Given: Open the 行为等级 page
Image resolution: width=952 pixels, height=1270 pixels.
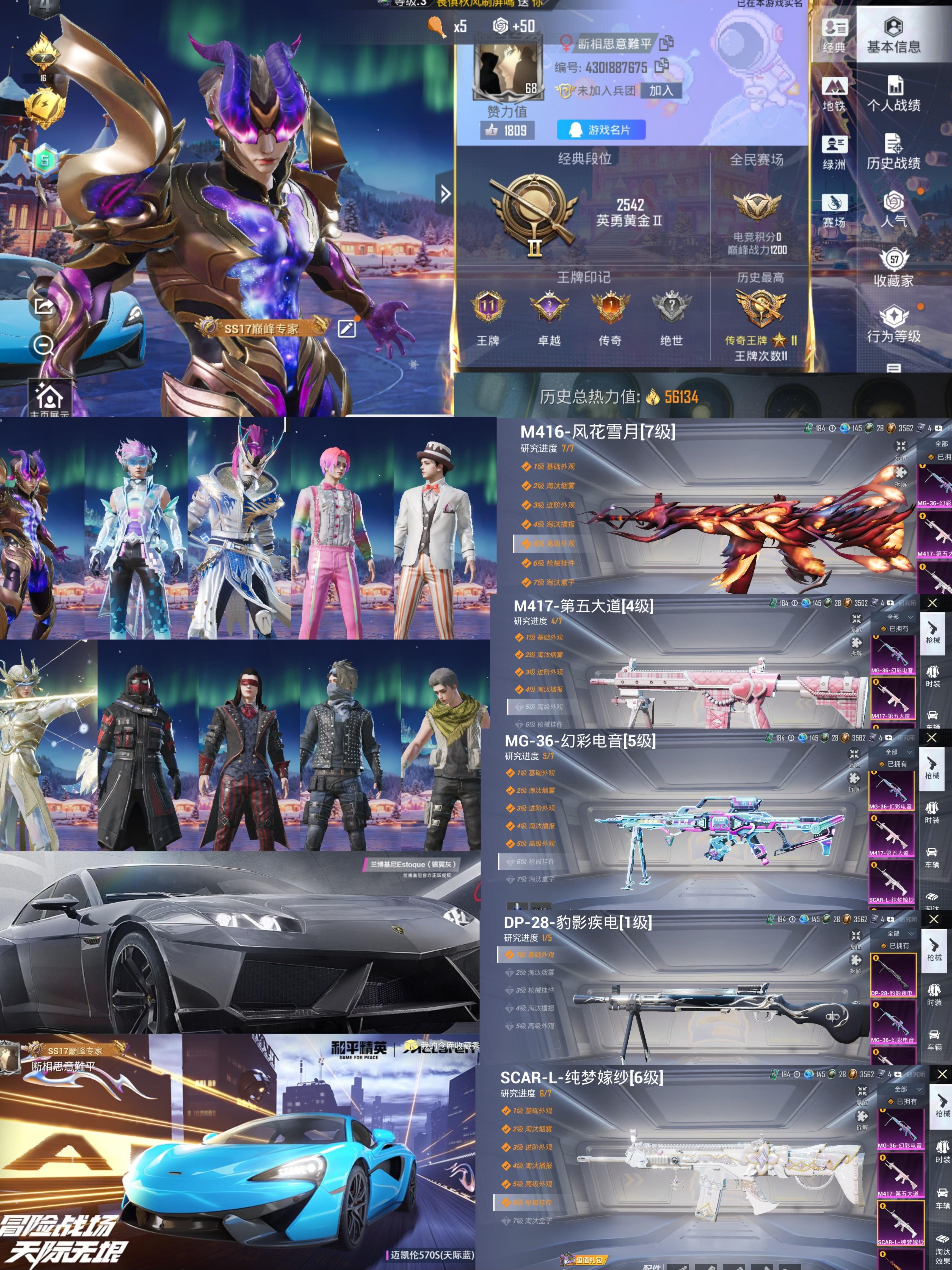Looking at the screenshot, I should point(893,325).
